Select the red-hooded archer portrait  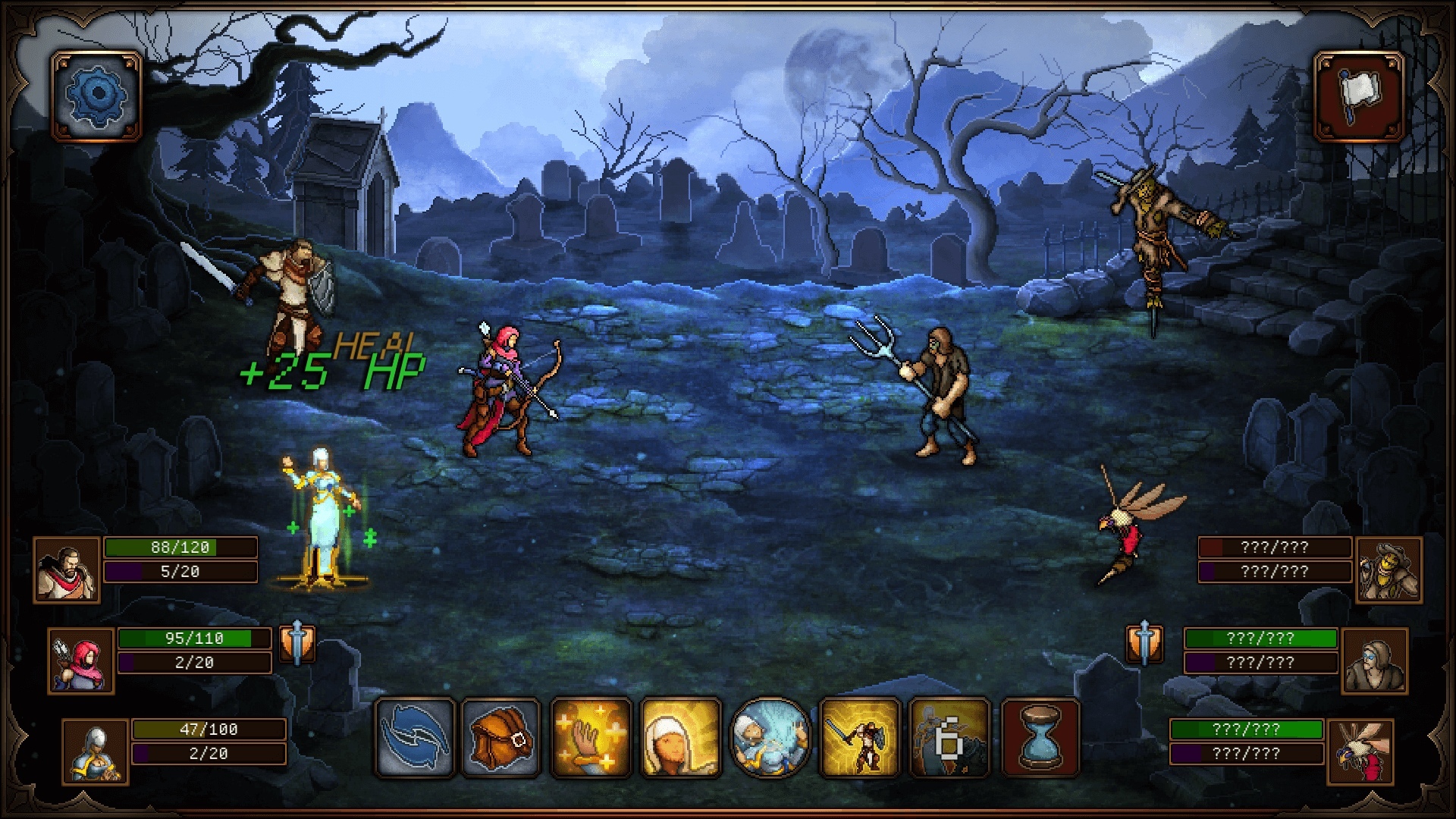[81, 661]
